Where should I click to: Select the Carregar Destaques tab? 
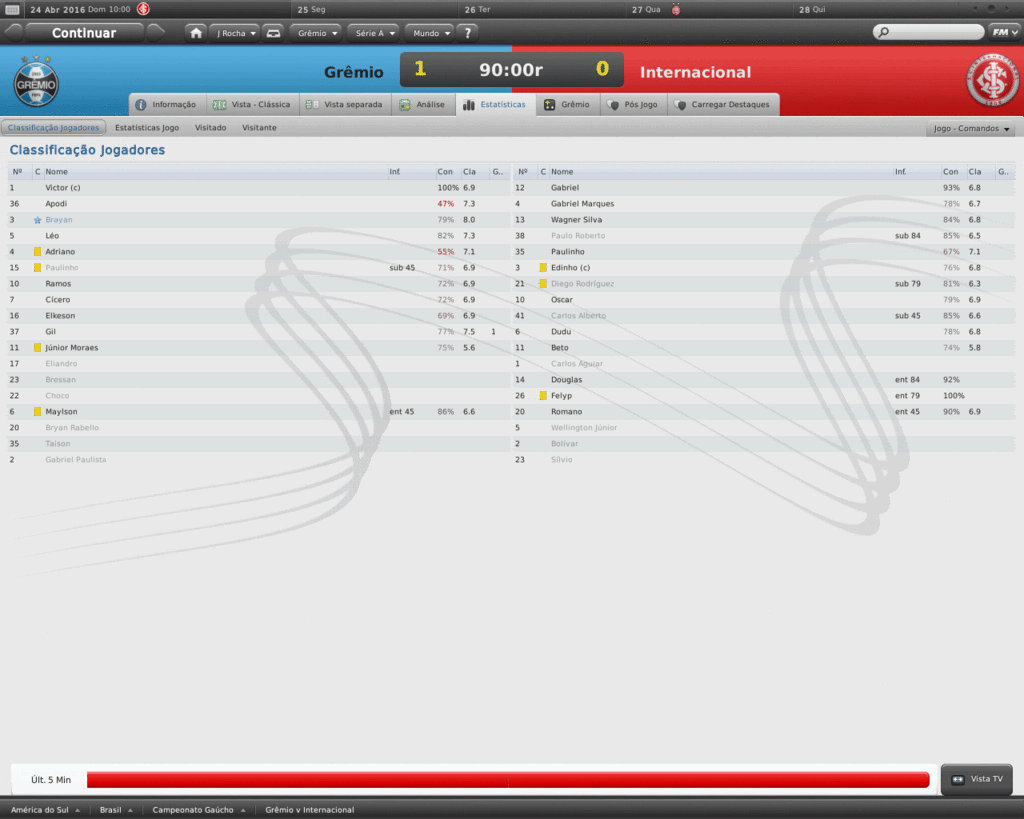(x=722, y=104)
